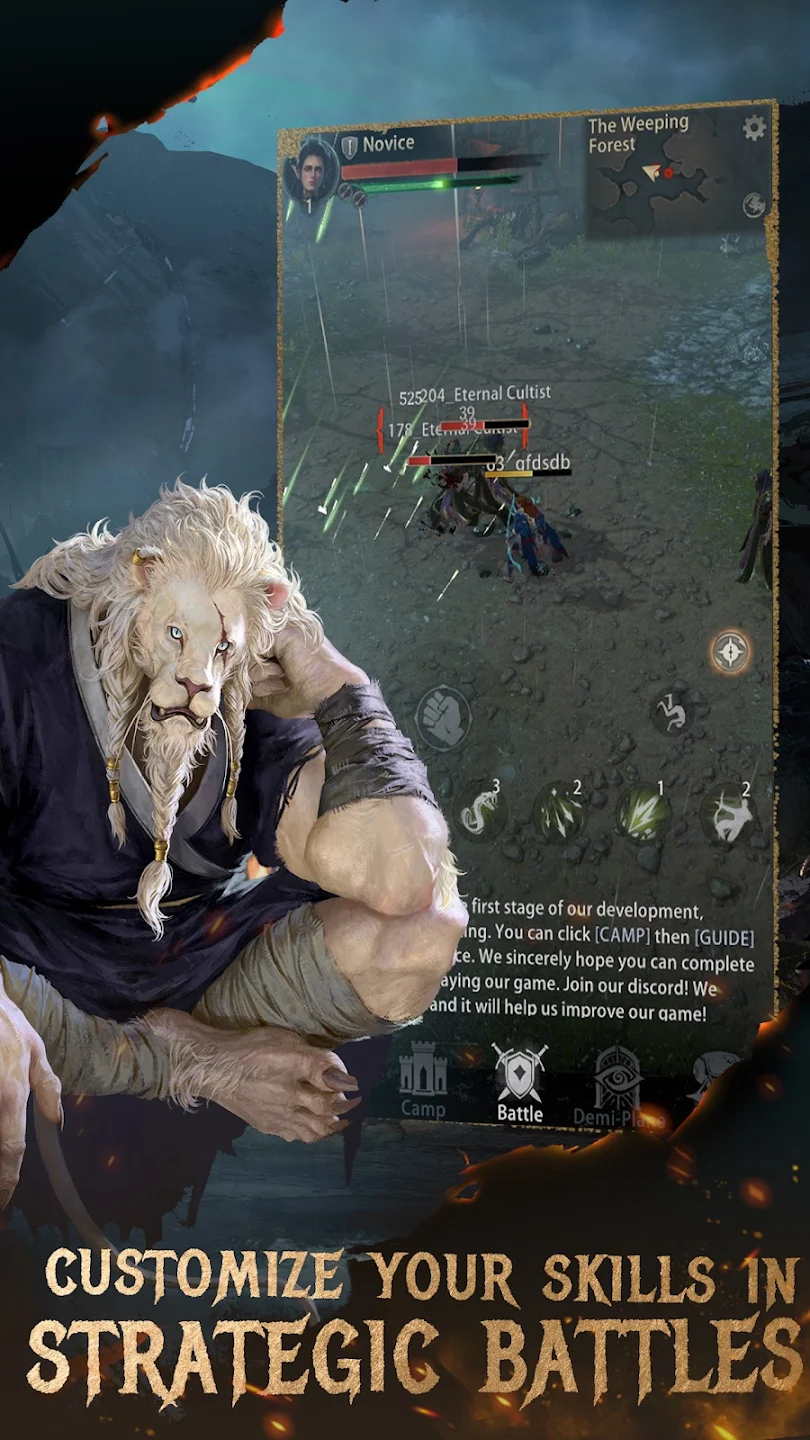Use the fist basic attack button
This screenshot has height=1440, width=810.
coord(442,716)
